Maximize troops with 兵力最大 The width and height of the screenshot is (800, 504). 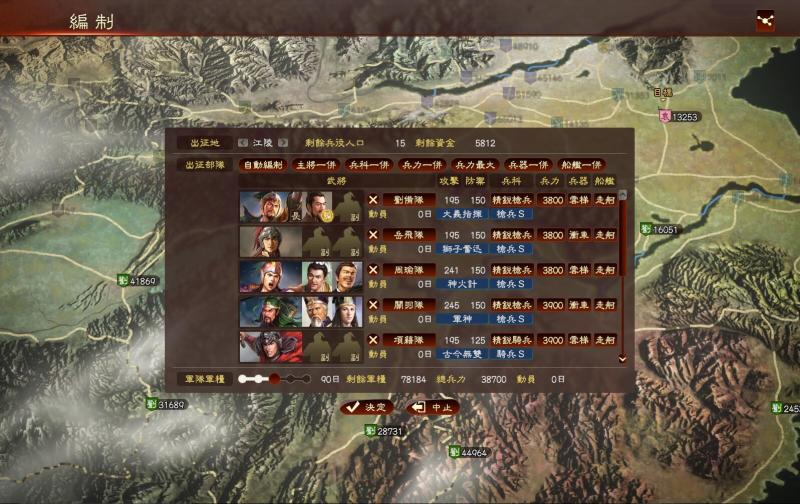click(x=474, y=165)
